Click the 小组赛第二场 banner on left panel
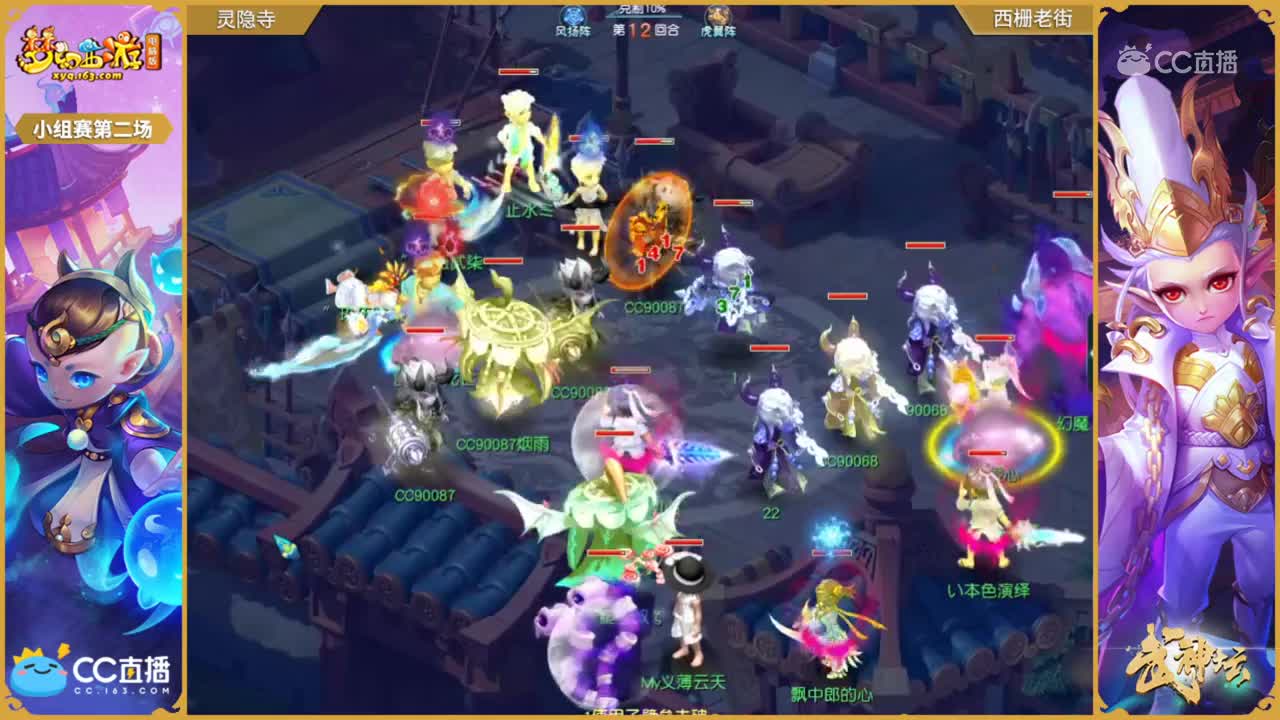The height and width of the screenshot is (720, 1280). coord(94,128)
